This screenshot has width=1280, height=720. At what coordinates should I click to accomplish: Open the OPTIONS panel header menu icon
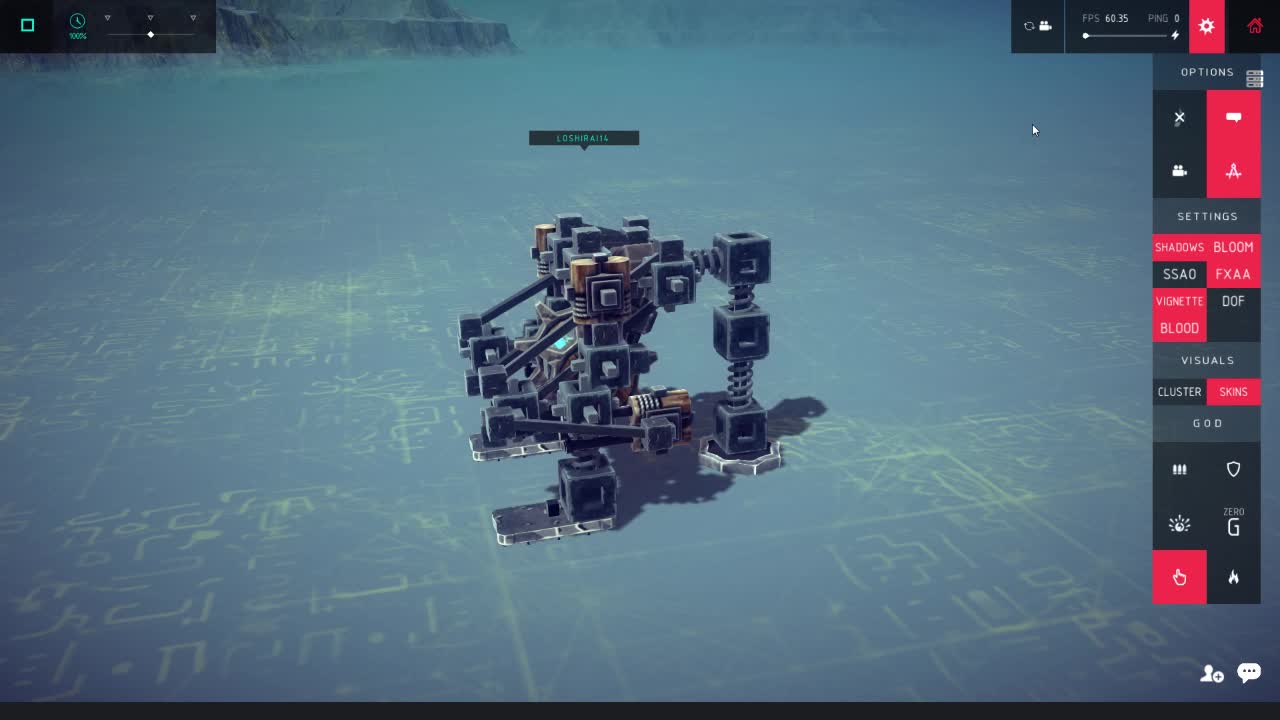(1254, 78)
